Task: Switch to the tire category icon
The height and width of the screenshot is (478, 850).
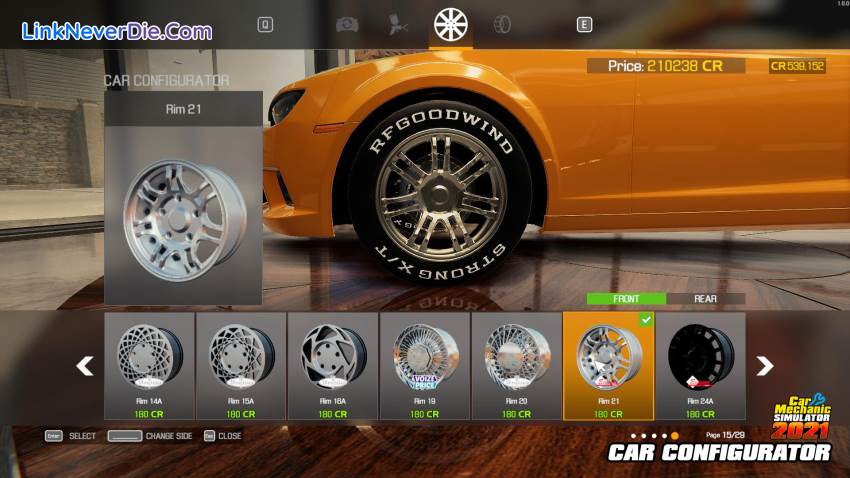Action: point(502,24)
